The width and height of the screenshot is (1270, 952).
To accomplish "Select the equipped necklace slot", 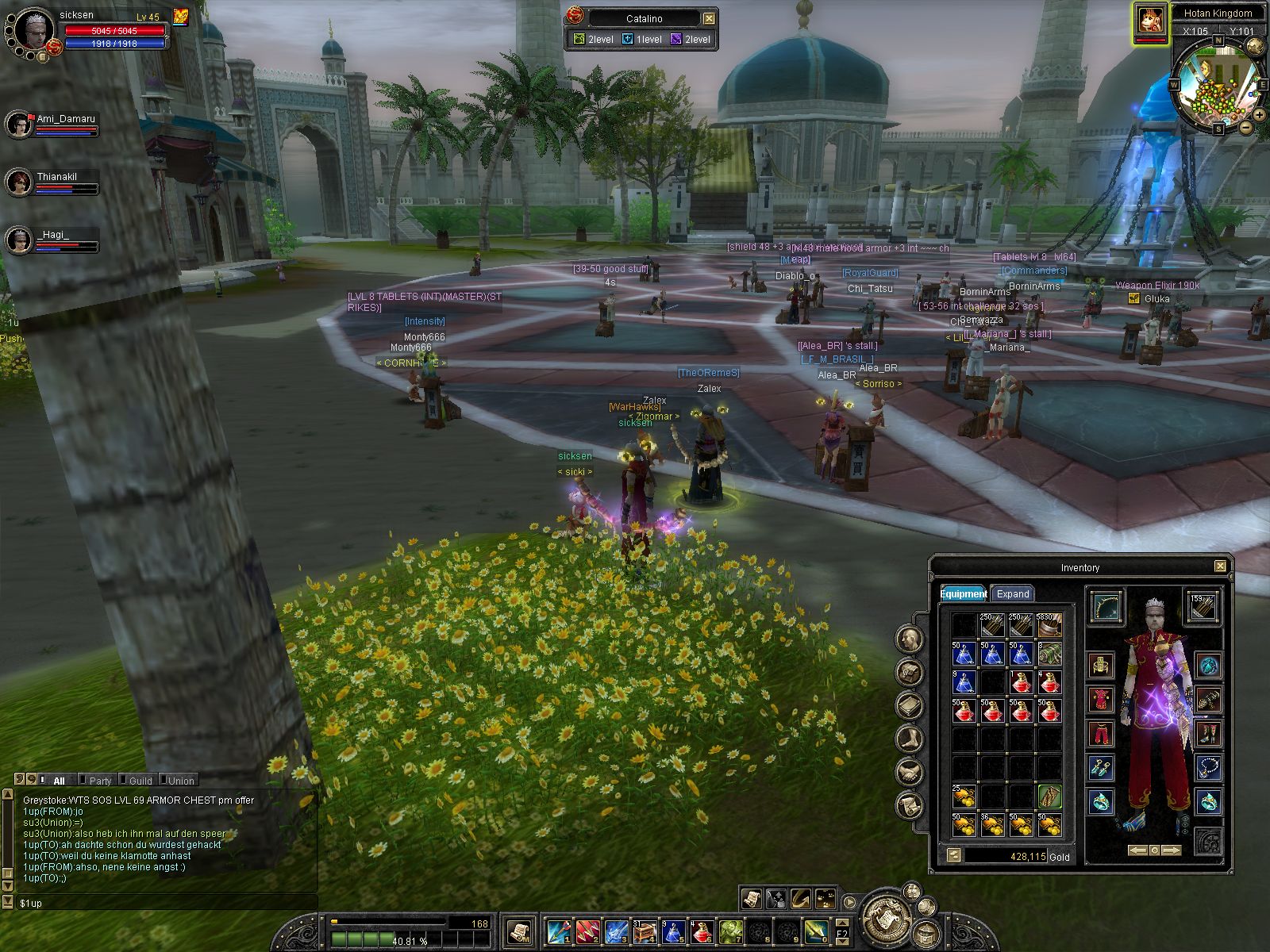I will click(1207, 768).
